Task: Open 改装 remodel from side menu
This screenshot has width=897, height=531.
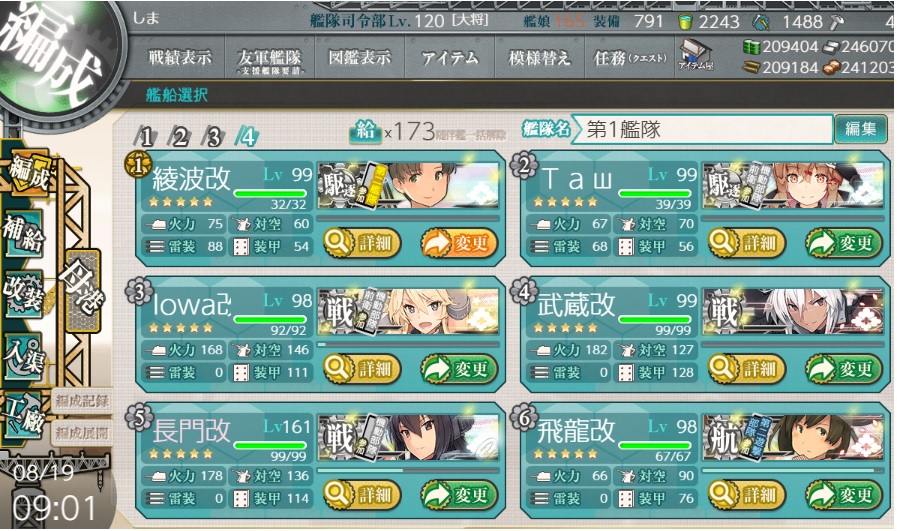Action: point(23,291)
